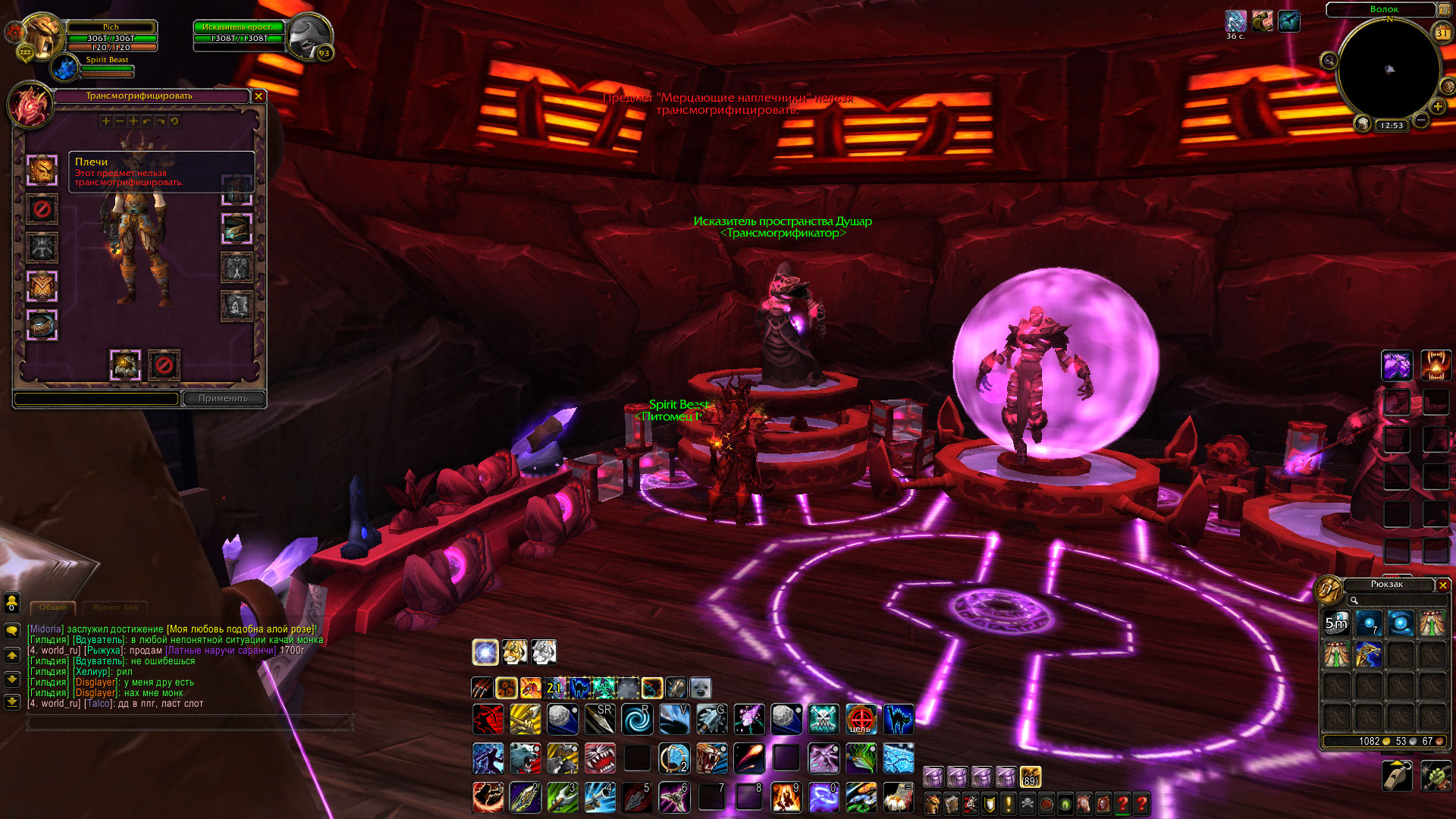The width and height of the screenshot is (1456, 819).
Task: Close the transmogrification window
Action: tap(259, 96)
